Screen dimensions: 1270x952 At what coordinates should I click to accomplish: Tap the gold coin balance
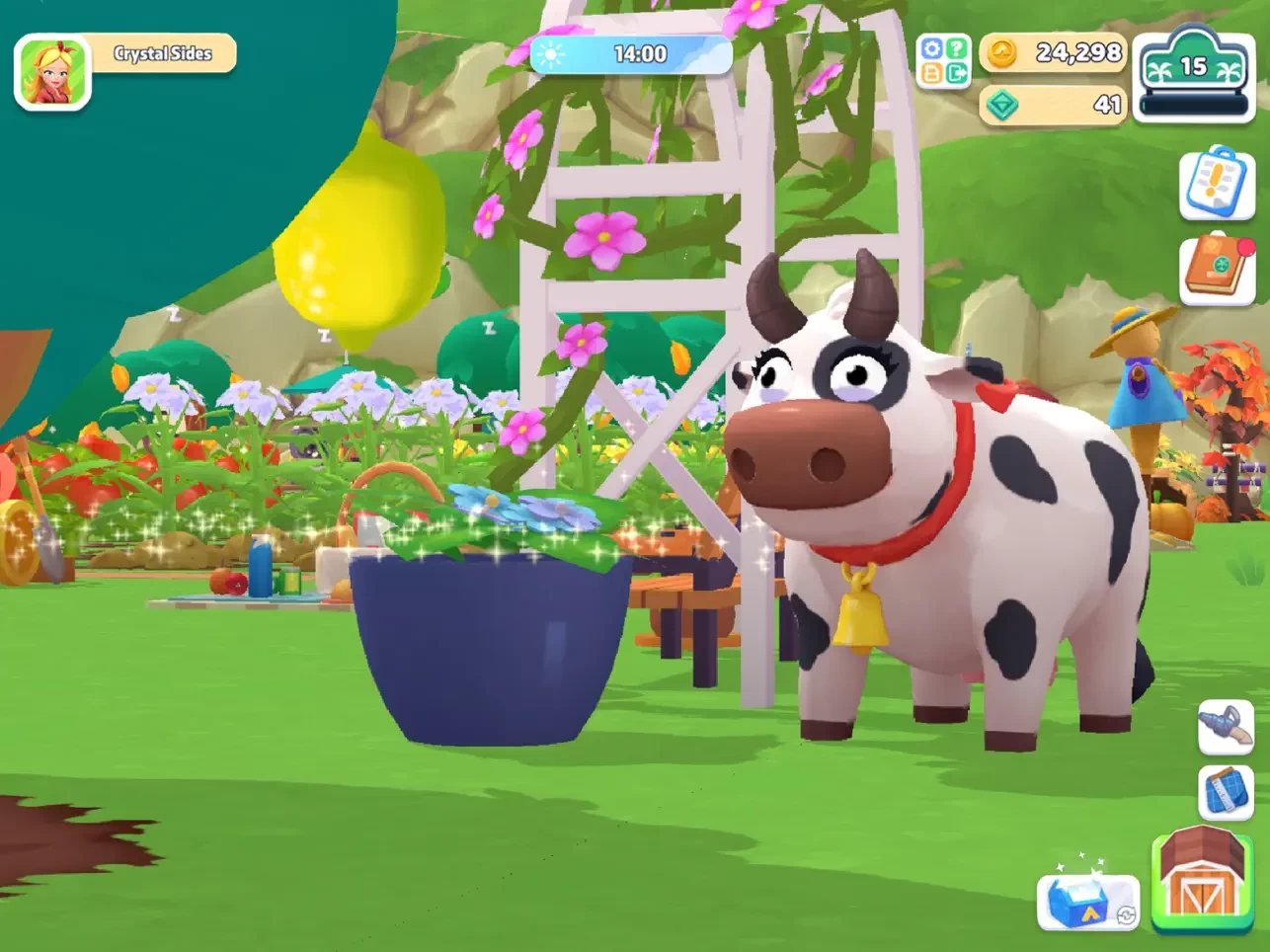[x=1054, y=52]
